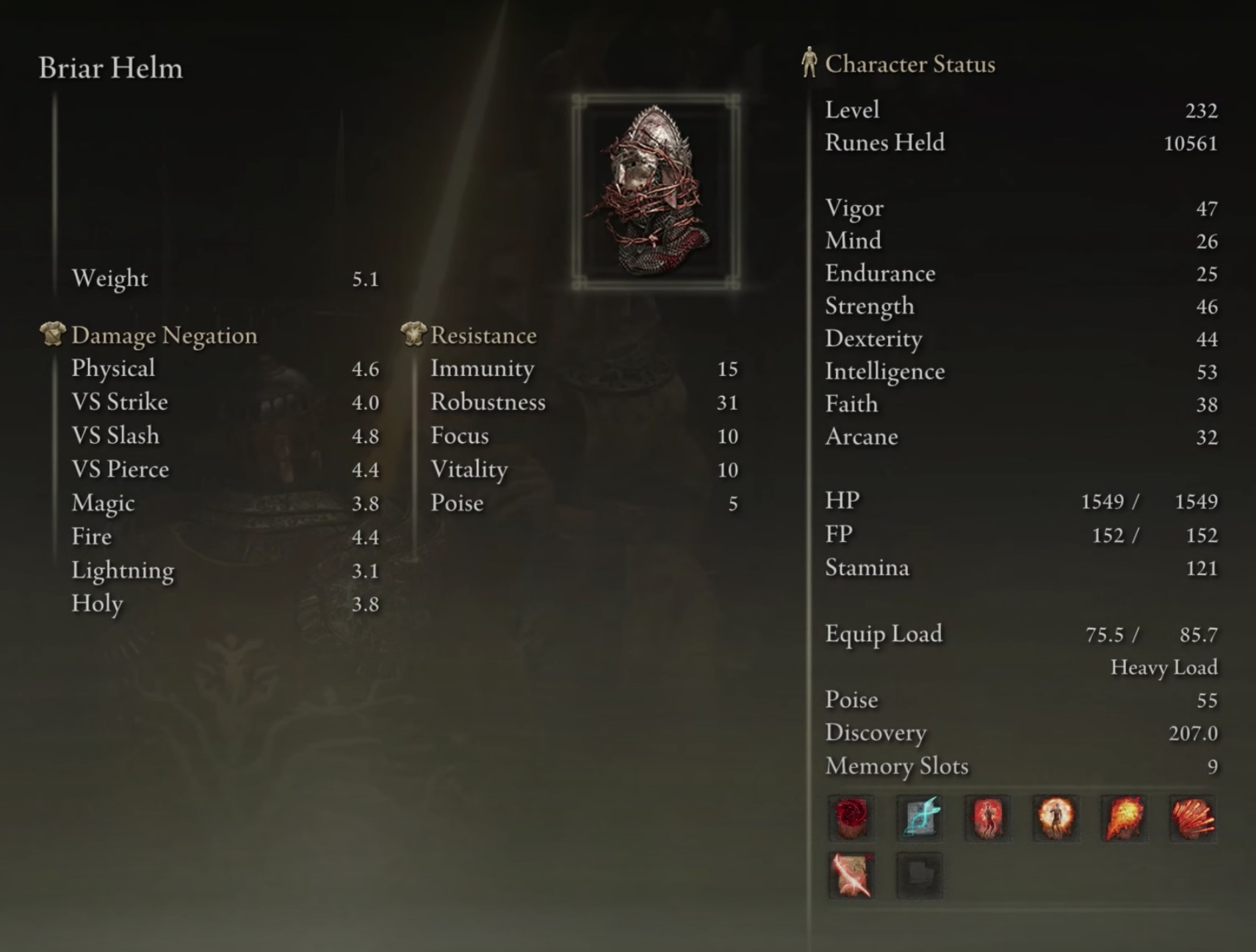Select the red-aura figure incantation
This screenshot has height=952, width=1256.
point(988,817)
